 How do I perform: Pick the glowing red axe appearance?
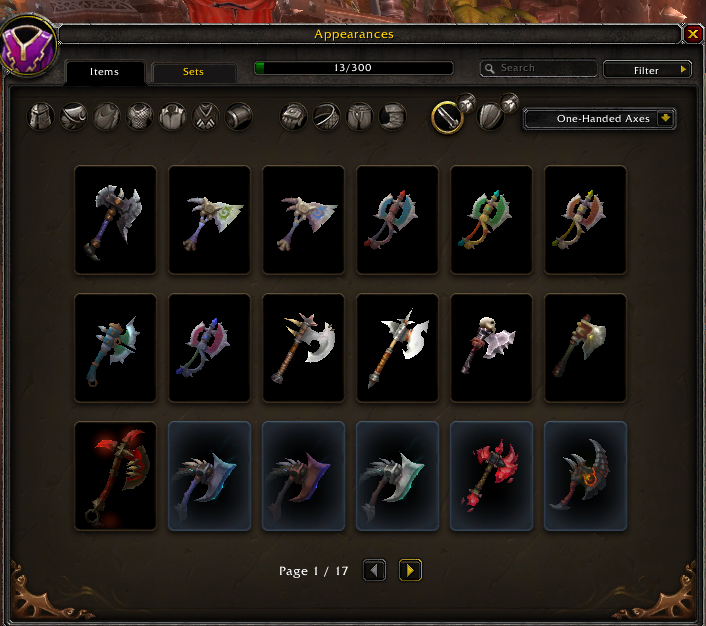(x=115, y=476)
